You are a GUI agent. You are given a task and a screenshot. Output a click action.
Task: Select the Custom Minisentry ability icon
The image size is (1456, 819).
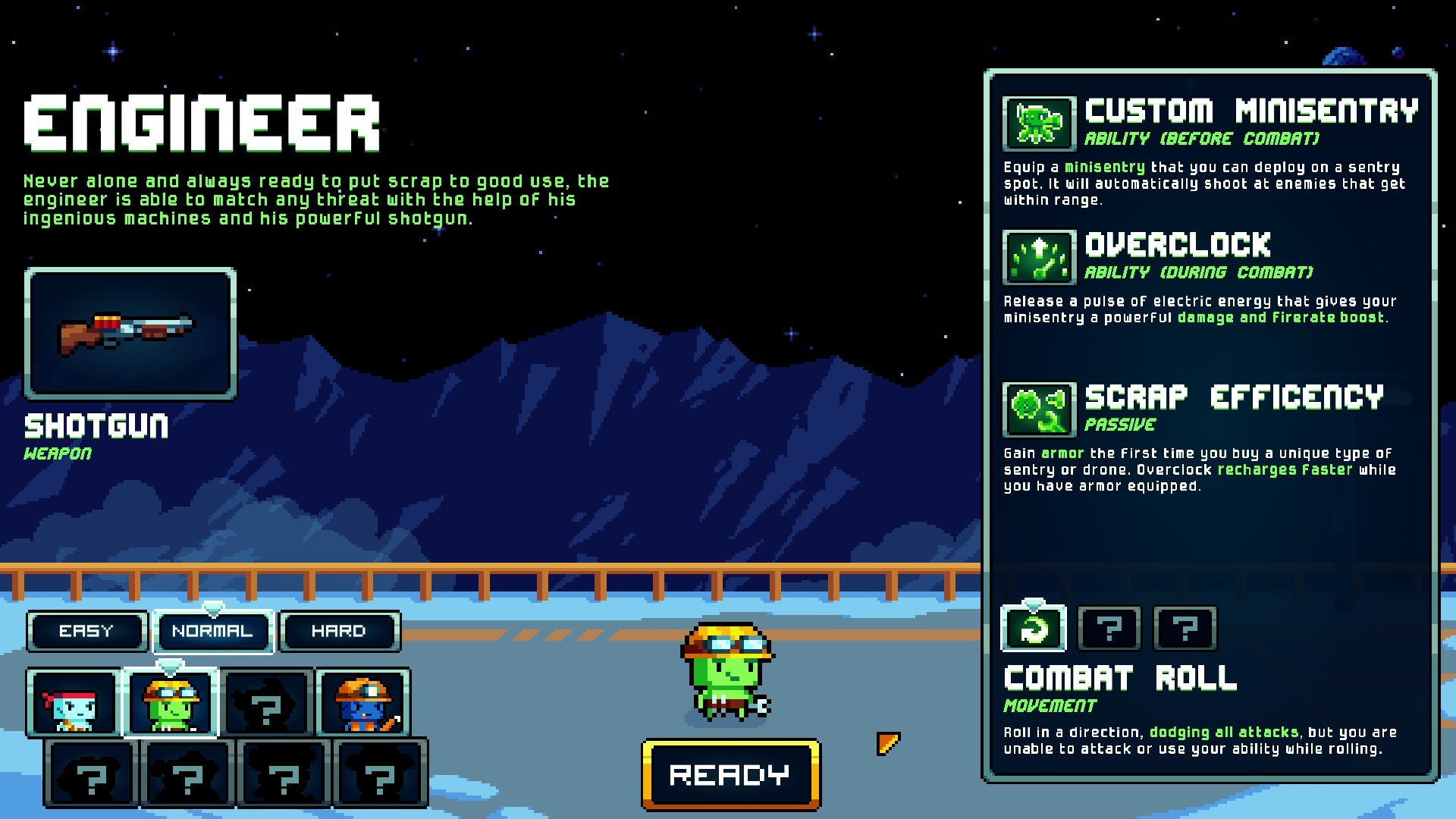point(1038,124)
